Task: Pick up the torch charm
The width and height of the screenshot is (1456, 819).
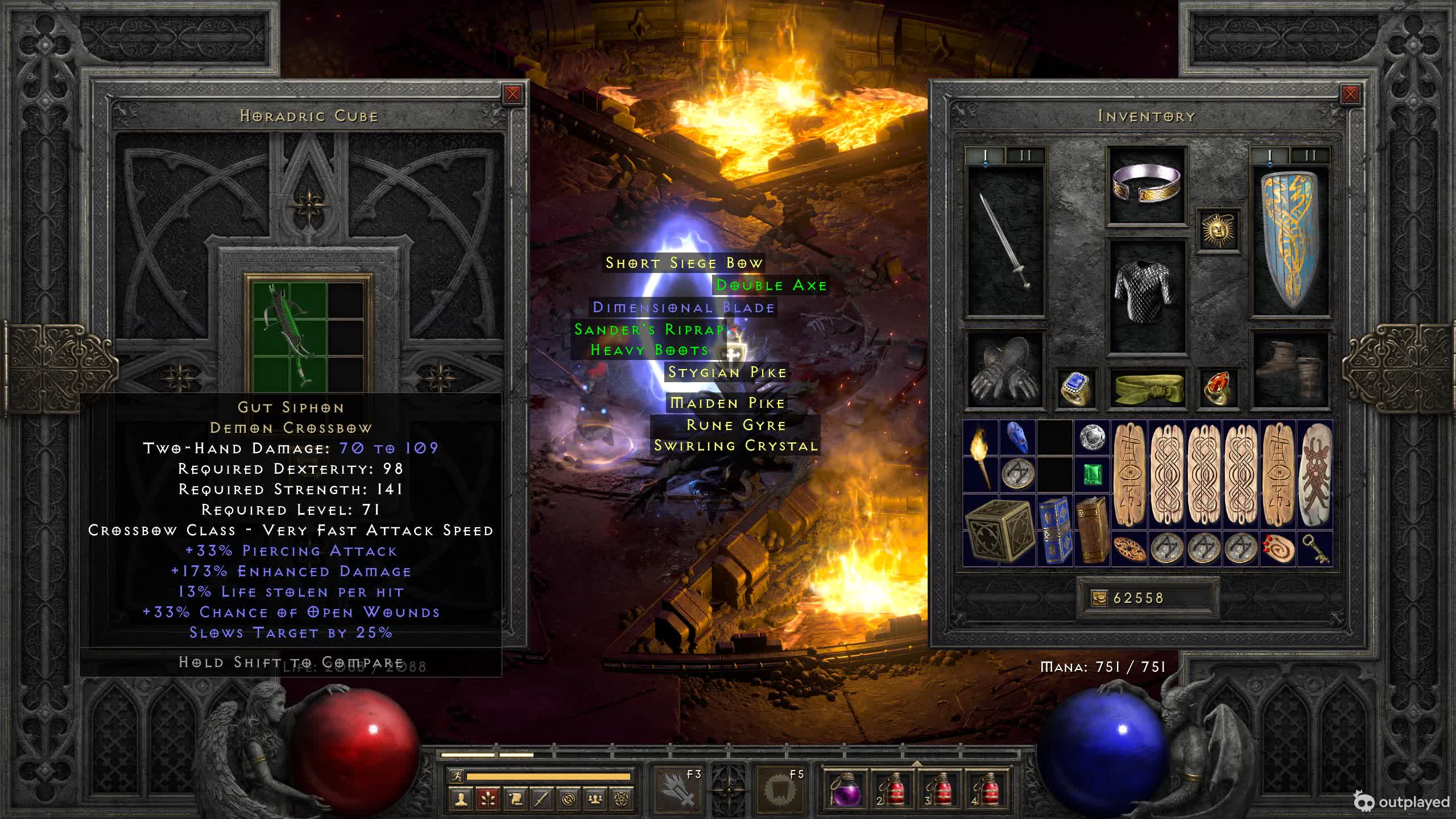Action: tap(981, 457)
